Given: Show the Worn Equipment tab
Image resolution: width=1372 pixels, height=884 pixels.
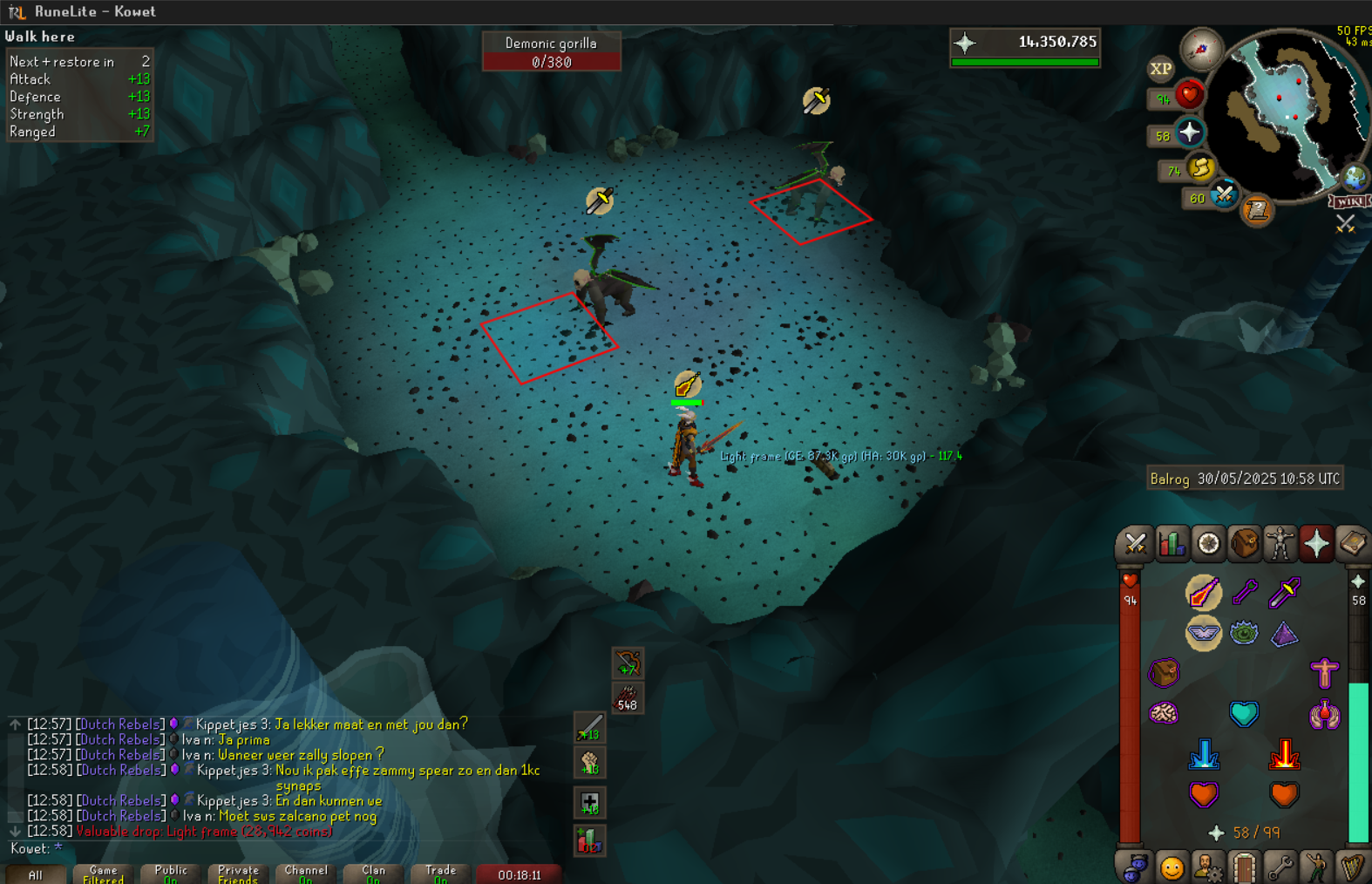Looking at the screenshot, I should (x=1280, y=544).
